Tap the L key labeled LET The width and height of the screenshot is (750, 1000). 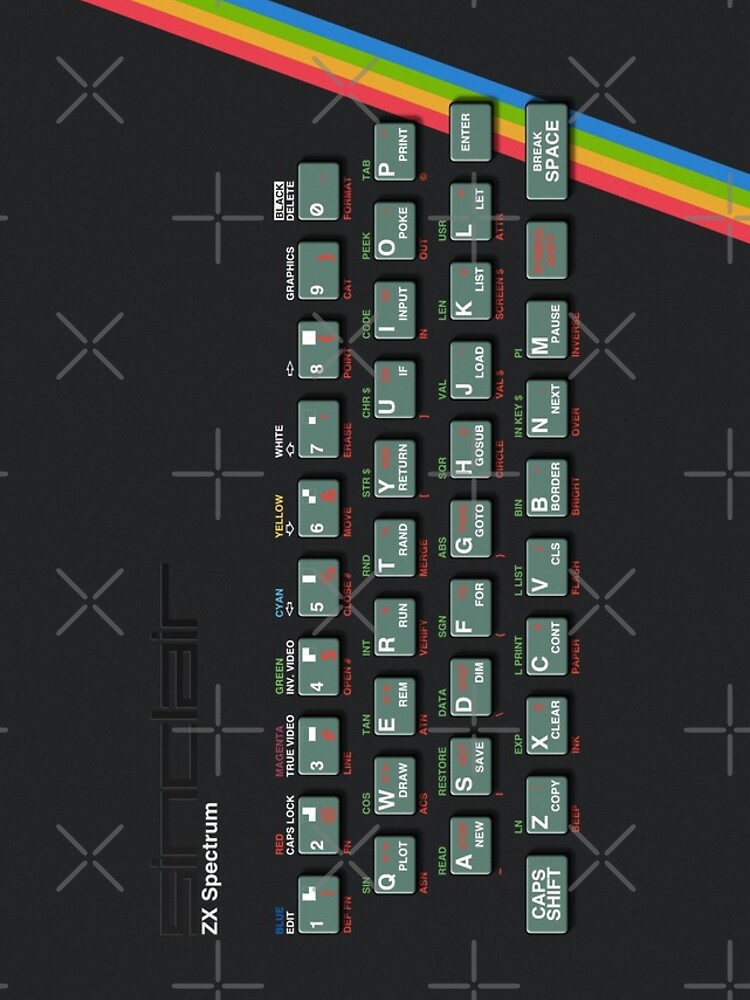tap(471, 211)
